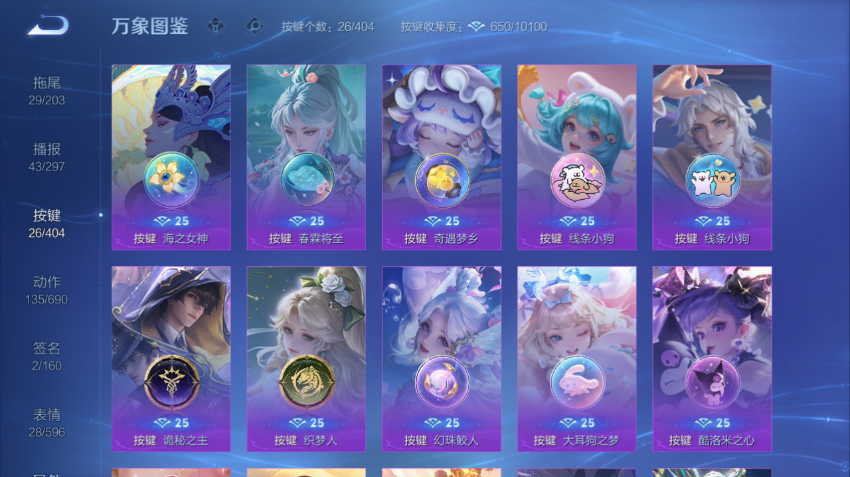Open the 播报 category tab
850x477 pixels.
[x=47, y=157]
